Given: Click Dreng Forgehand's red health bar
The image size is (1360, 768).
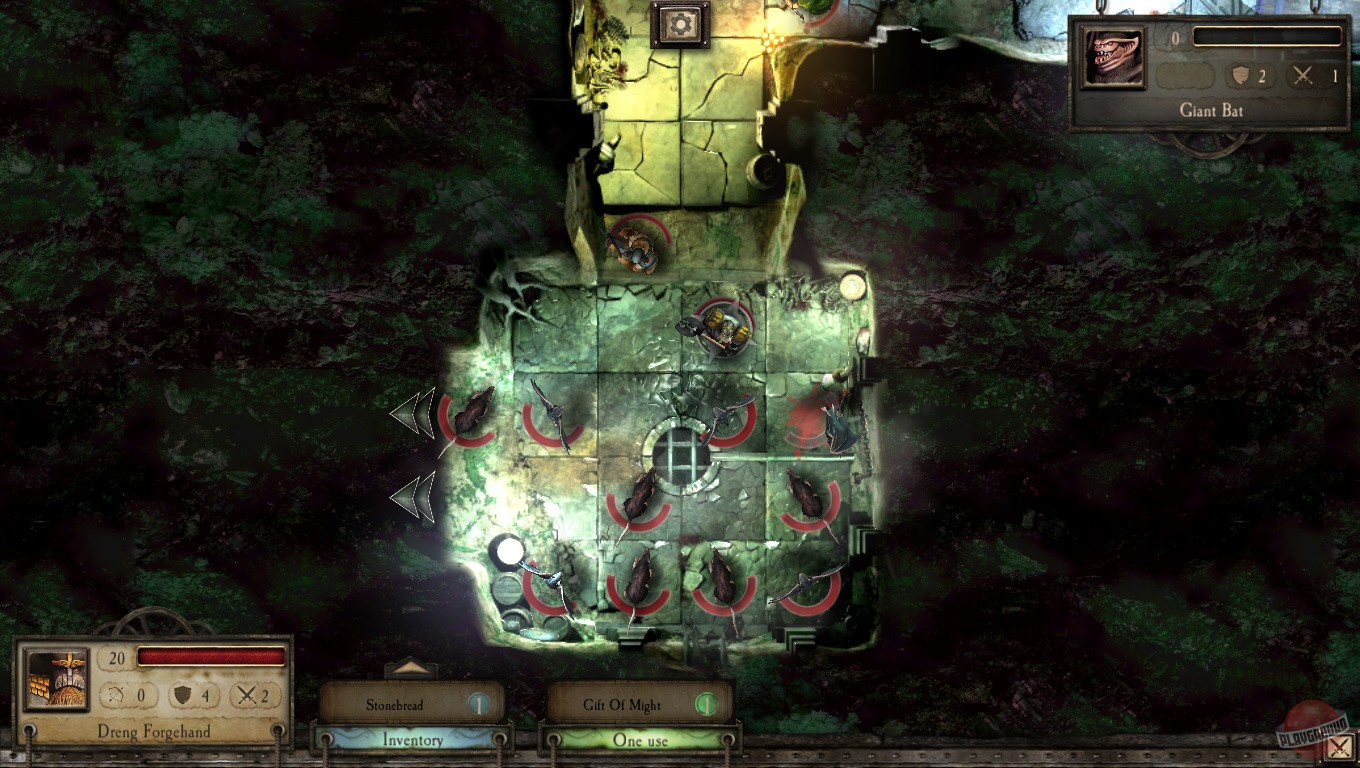Looking at the screenshot, I should (210, 658).
